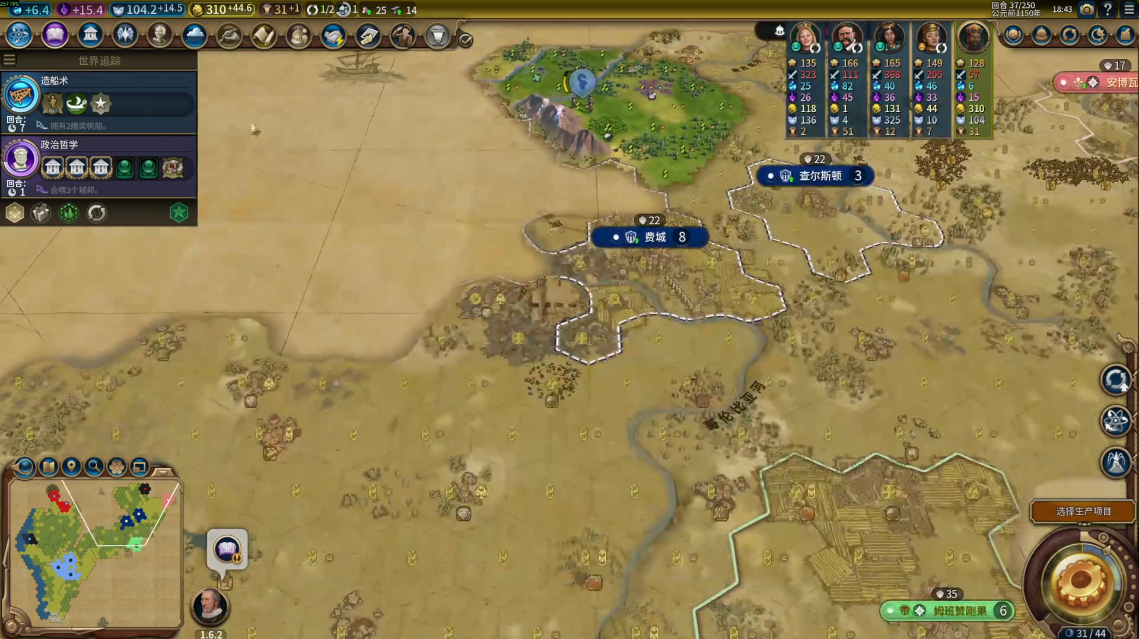Viewport: 1139px width, 639px height.
Task: Open the mustached leader portrait
Action: (847, 38)
